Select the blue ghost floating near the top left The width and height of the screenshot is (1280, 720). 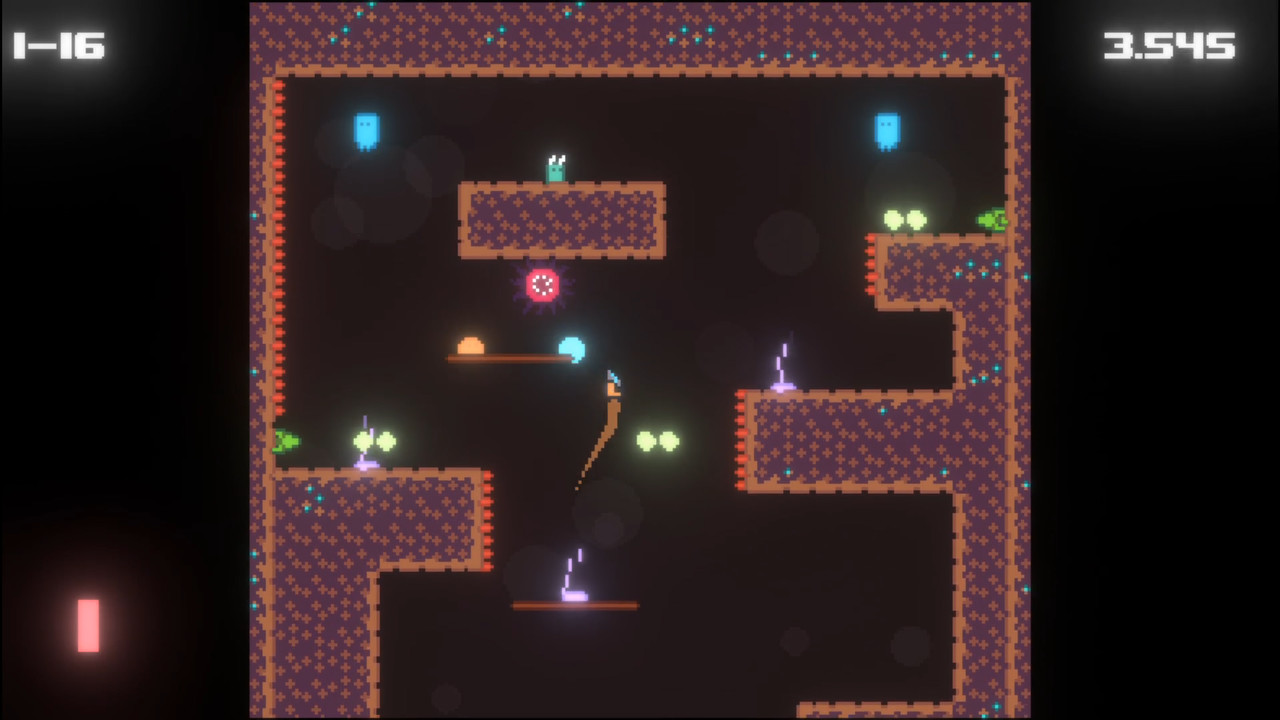tap(366, 133)
